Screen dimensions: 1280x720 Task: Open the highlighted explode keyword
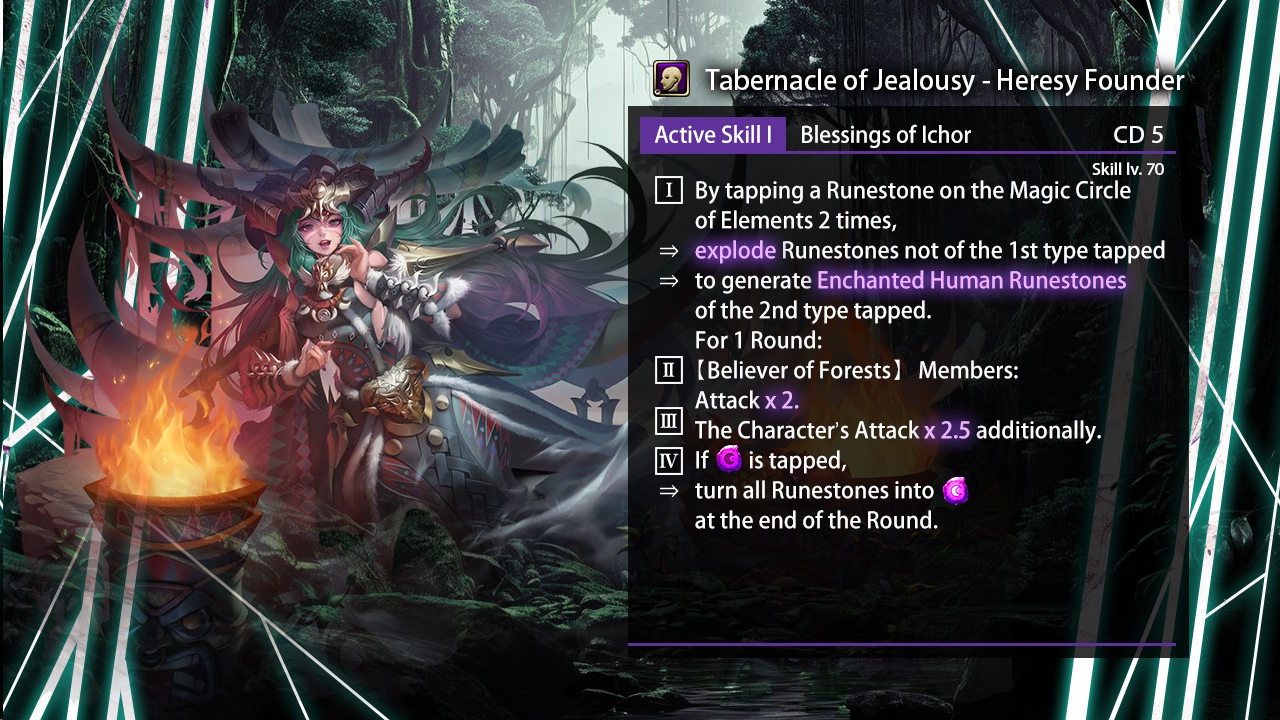tap(735, 250)
